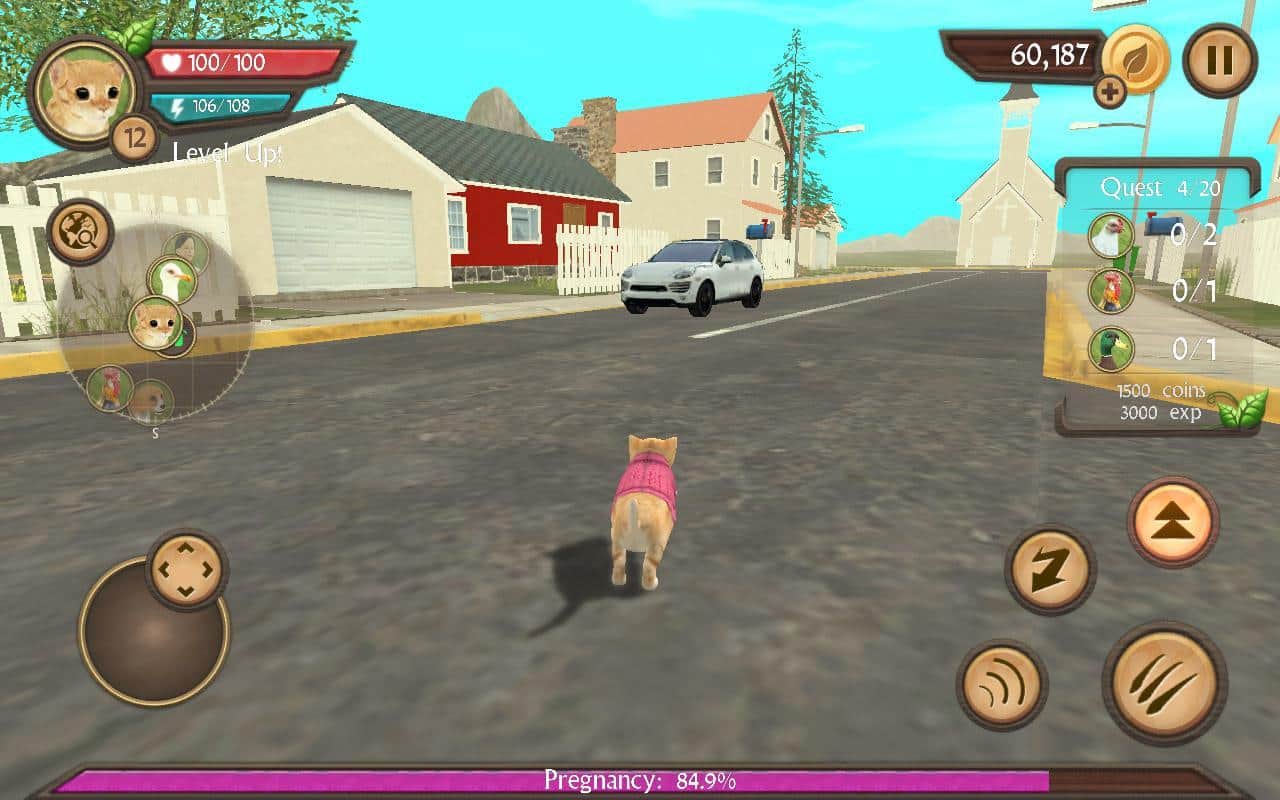Open the cat portrait profile

click(84, 90)
